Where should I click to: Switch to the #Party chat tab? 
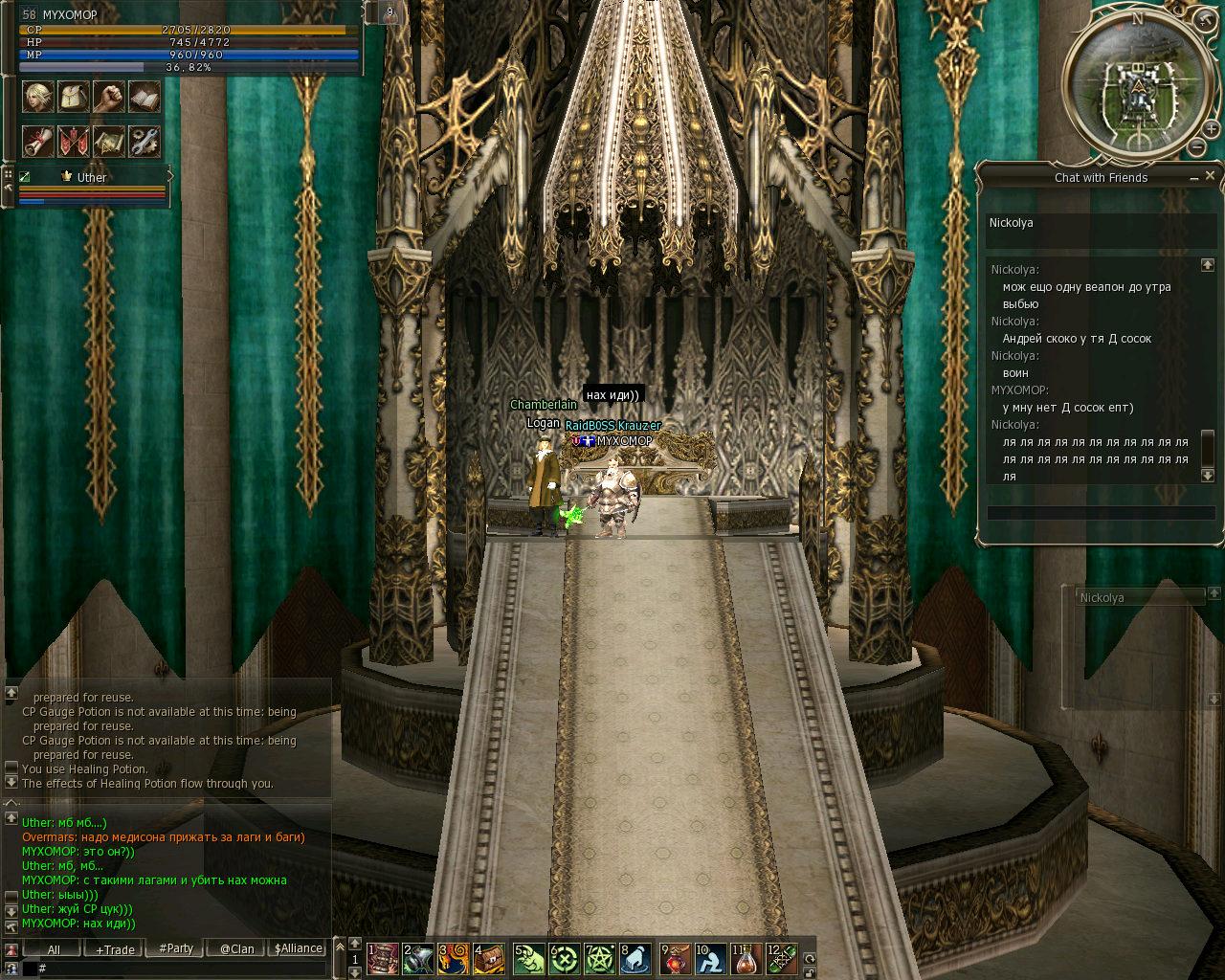pyautogui.click(x=176, y=948)
